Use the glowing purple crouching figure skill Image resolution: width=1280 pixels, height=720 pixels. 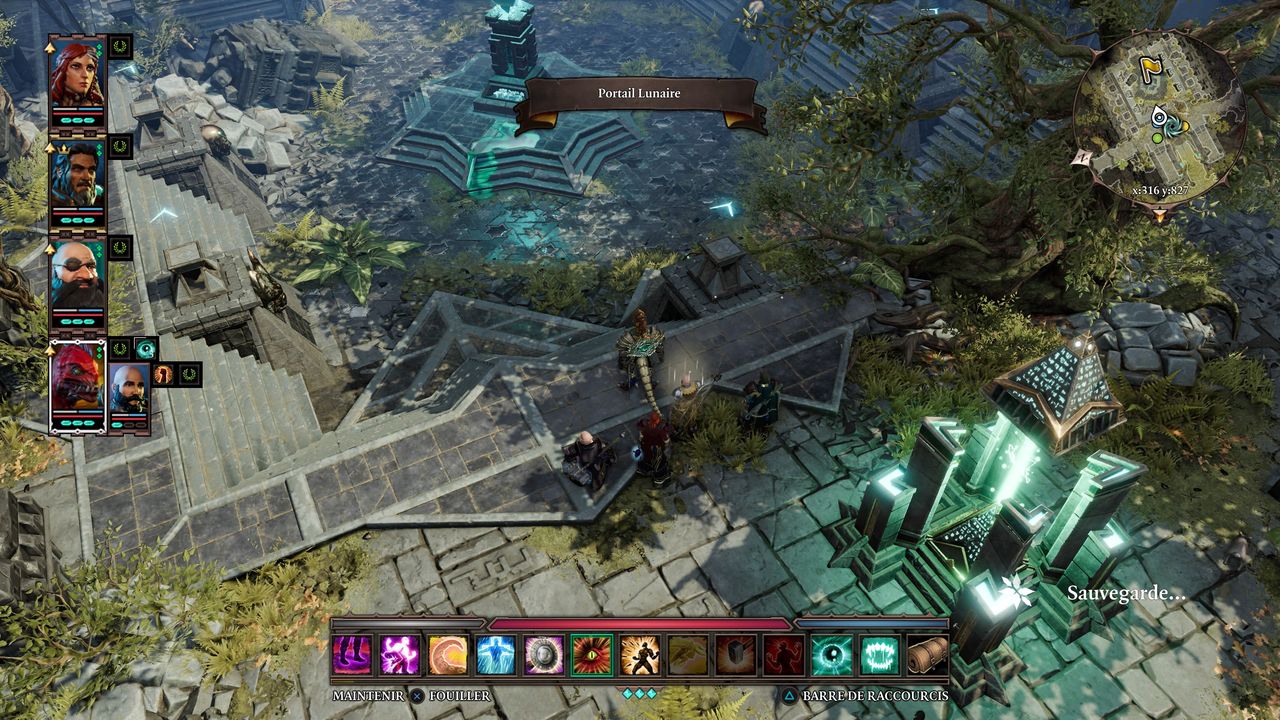(400, 655)
